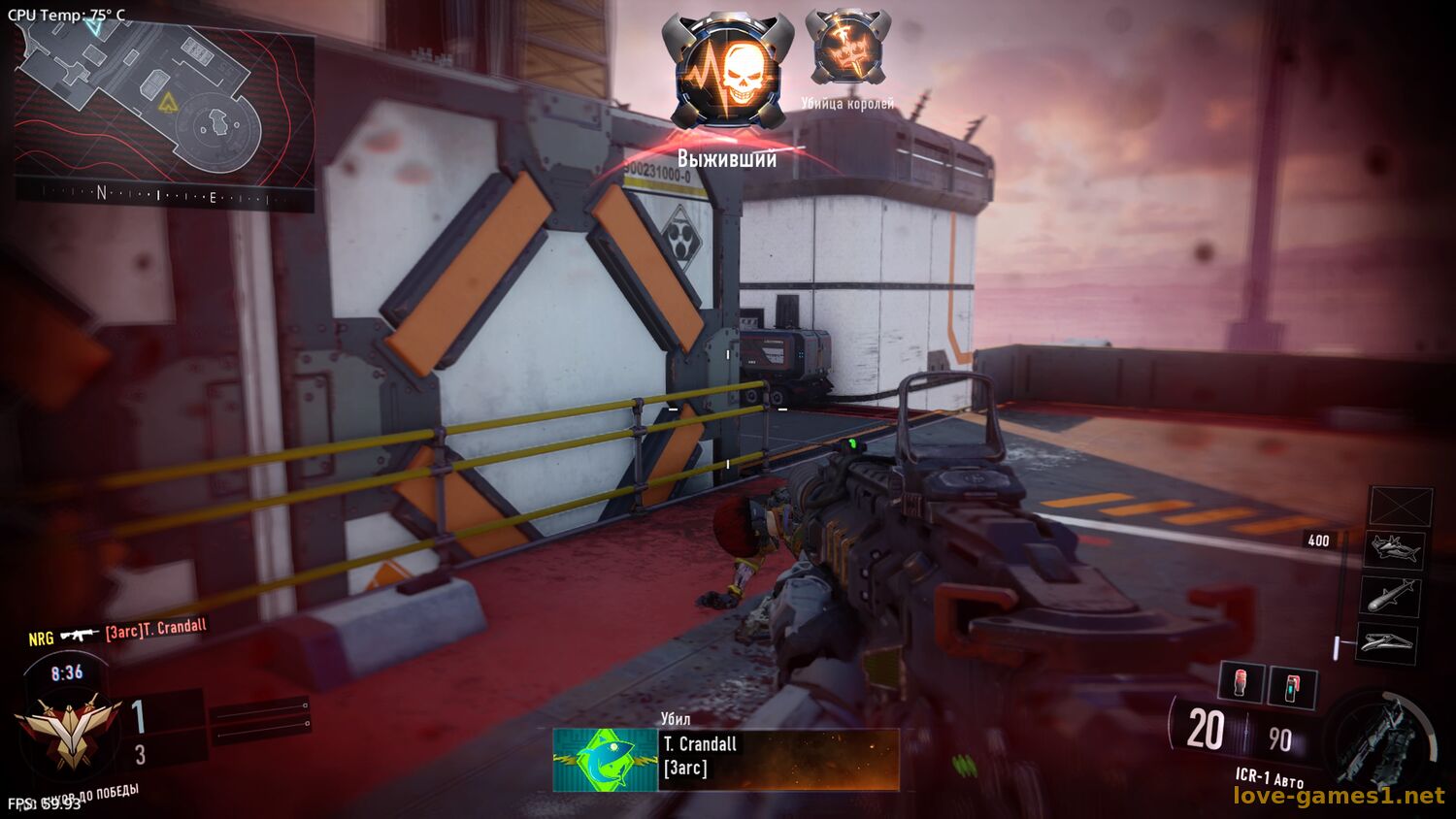
Task: Open T. Crandall's fish emblem on the kill card
Action: tap(605, 760)
